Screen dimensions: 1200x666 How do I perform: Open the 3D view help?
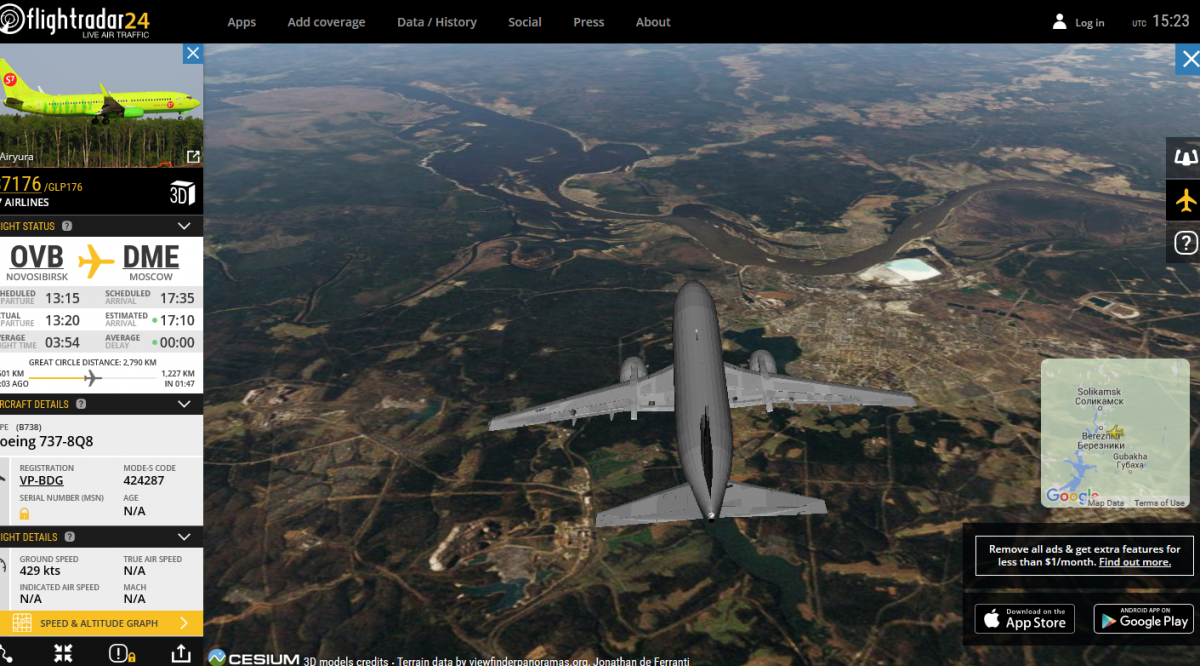1185,242
